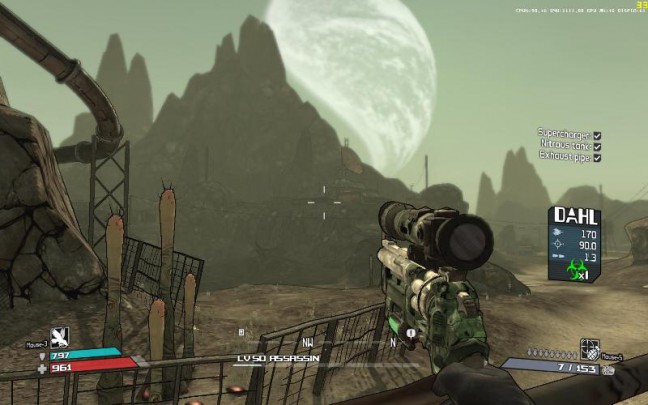Select the DAHL weapon info card

click(576, 243)
